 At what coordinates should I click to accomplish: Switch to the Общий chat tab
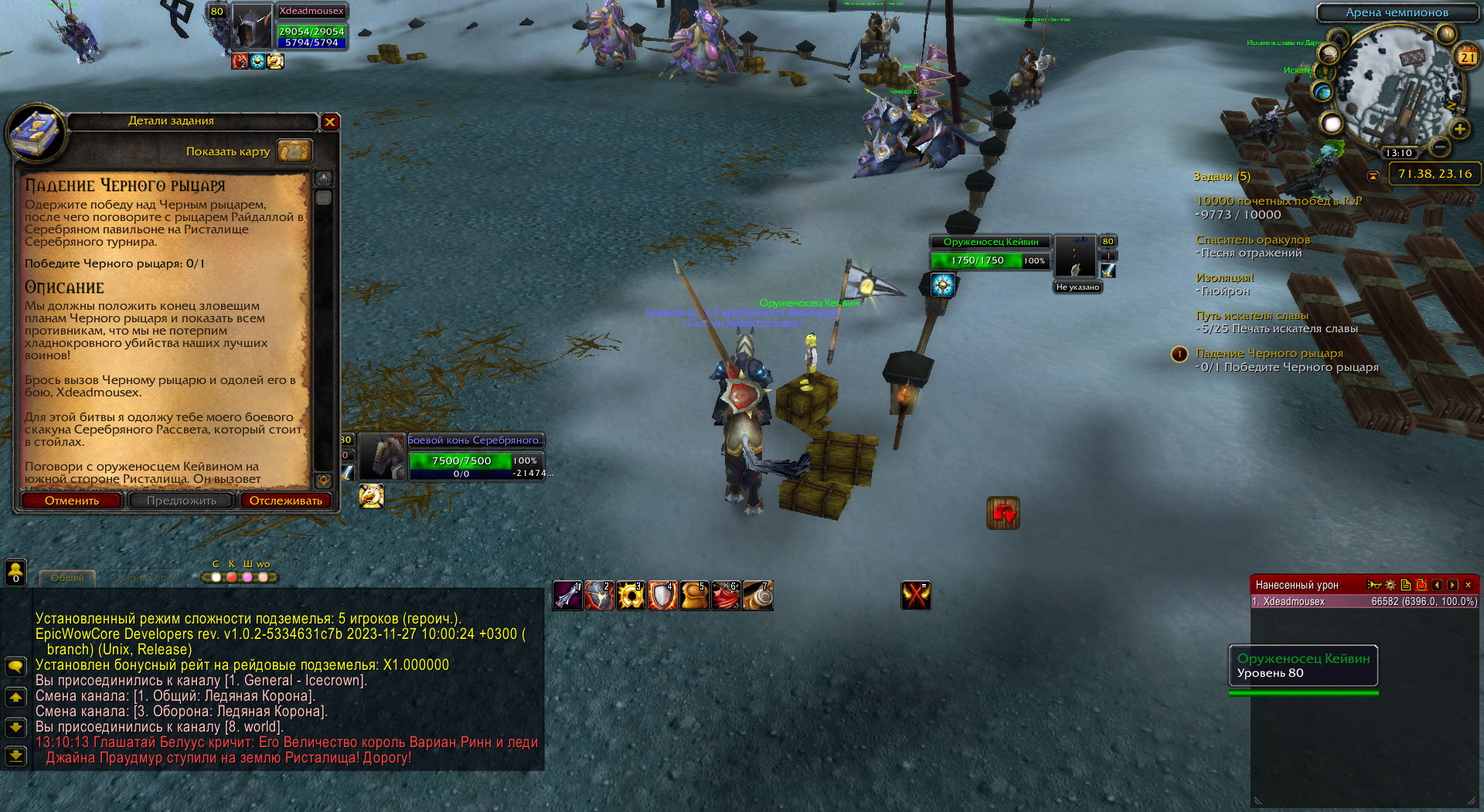tap(67, 578)
